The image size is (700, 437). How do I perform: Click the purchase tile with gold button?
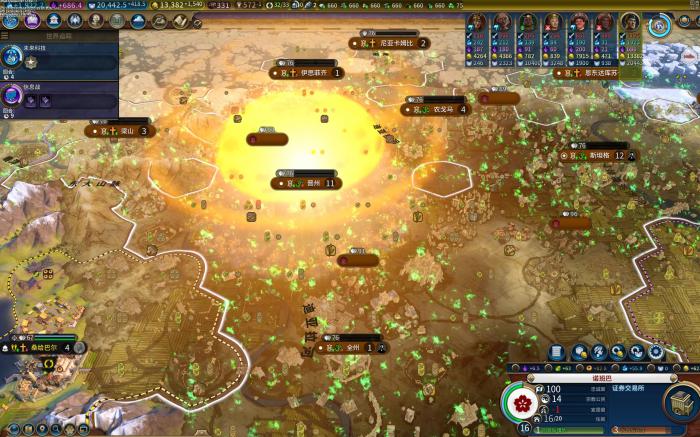(579, 352)
